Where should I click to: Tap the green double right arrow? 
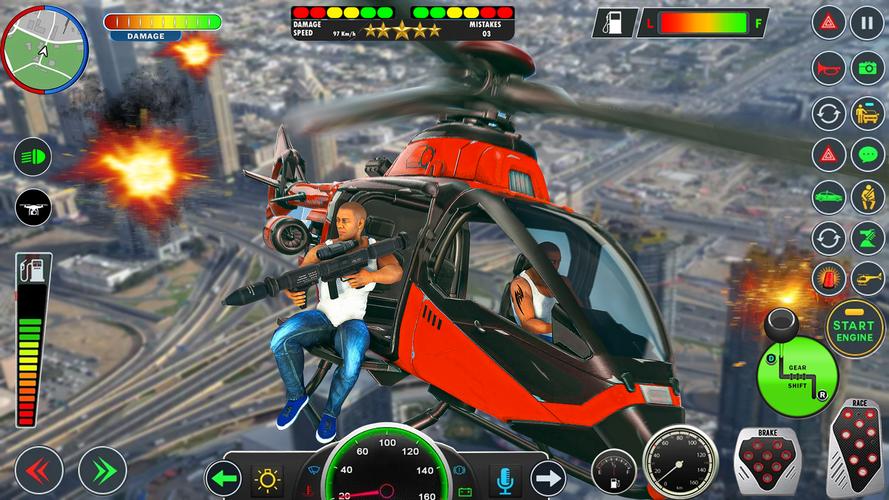(x=102, y=471)
